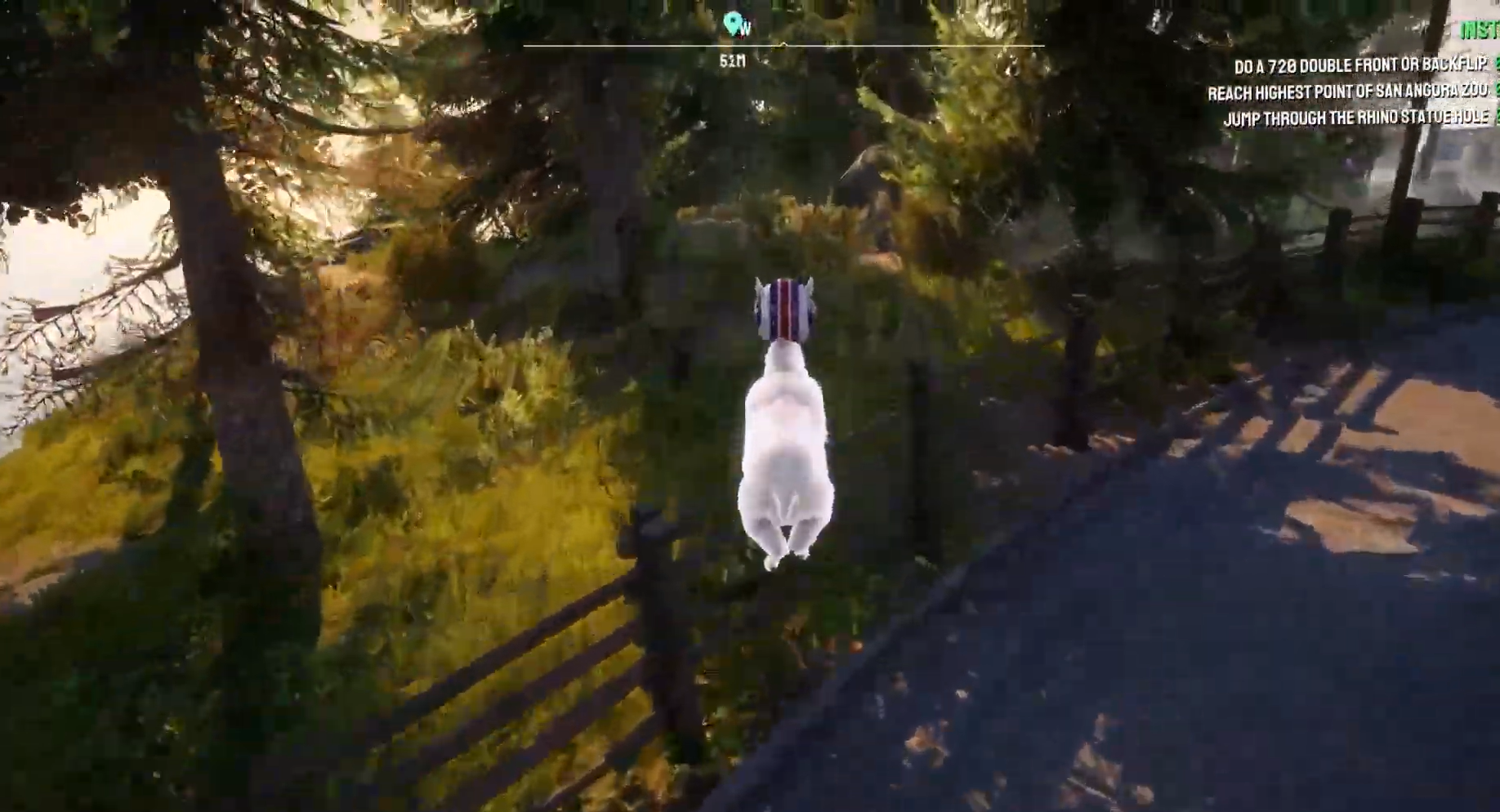1500x812 pixels.
Task: Click the 51M distance indicator under the waypoint
Action: coord(732,59)
